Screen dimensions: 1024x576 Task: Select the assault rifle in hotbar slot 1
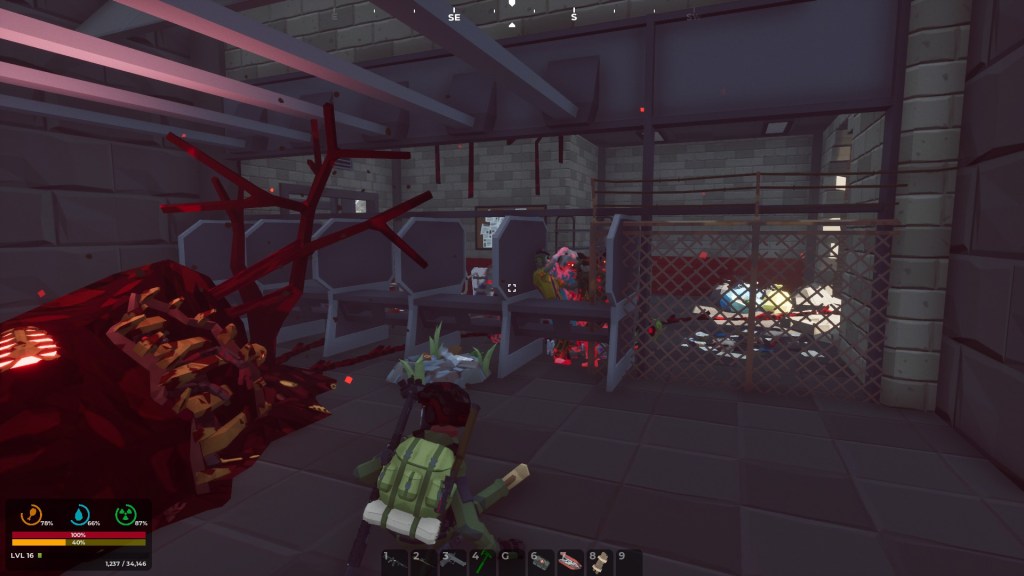[395, 562]
